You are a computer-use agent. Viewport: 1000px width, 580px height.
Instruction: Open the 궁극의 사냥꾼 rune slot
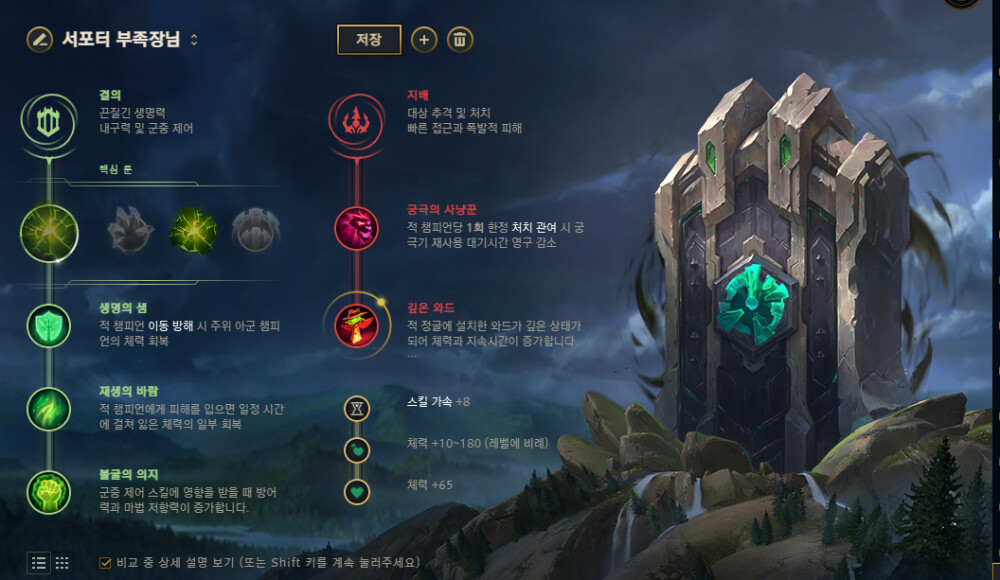357,228
